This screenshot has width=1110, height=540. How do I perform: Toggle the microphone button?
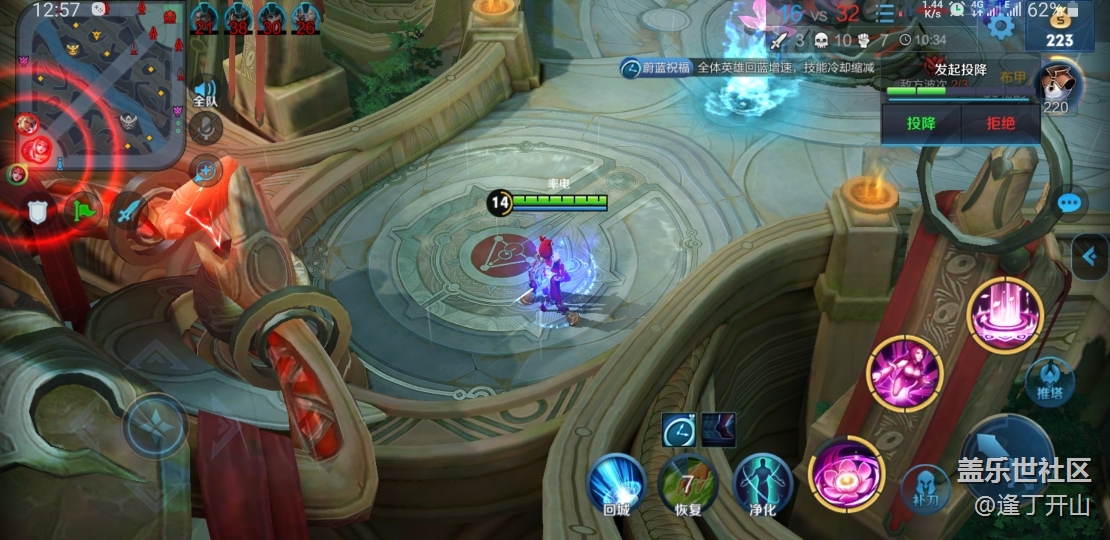[x=205, y=128]
